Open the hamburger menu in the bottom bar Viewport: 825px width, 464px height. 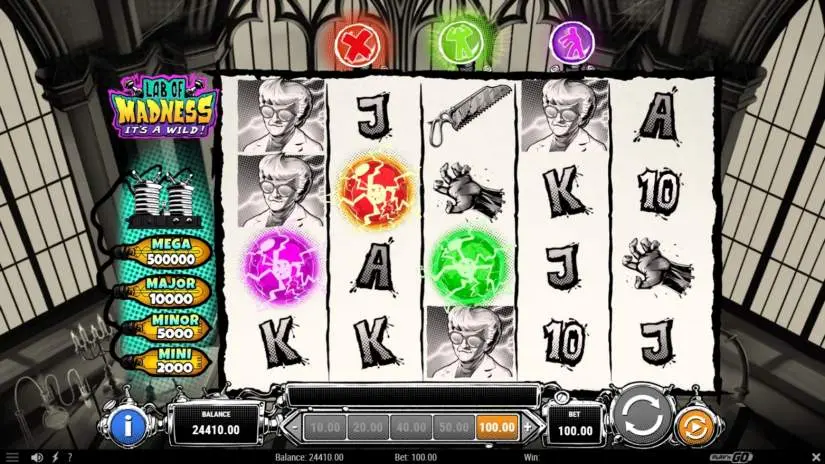(x=12, y=457)
